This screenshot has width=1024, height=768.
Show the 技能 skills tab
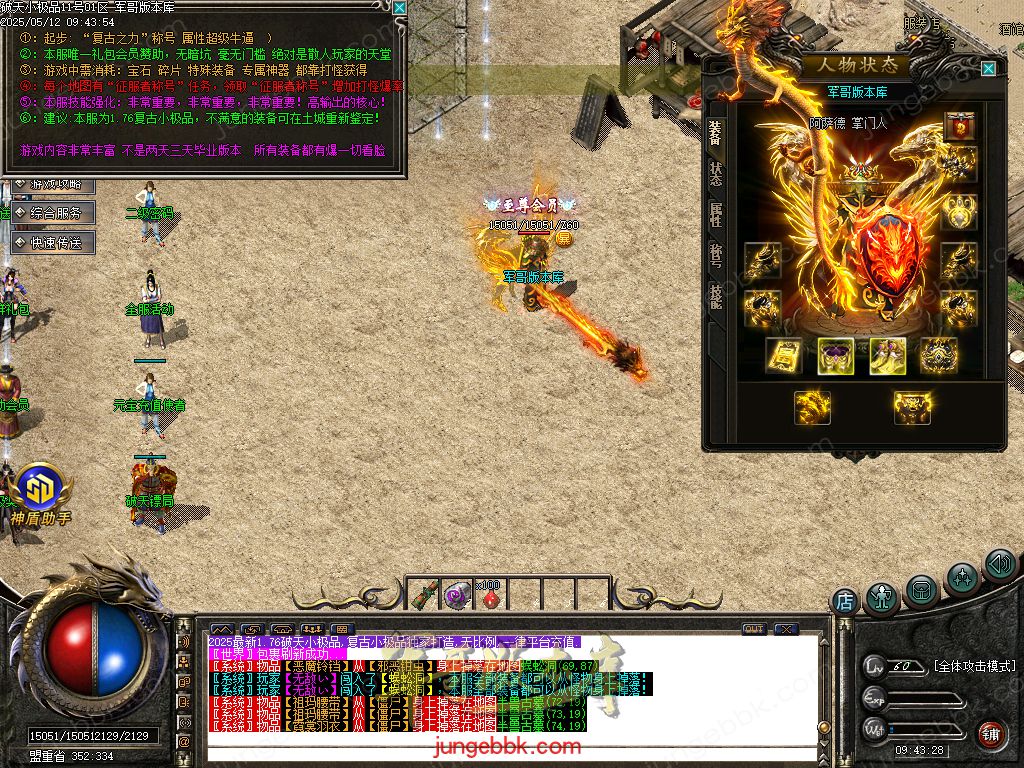(x=716, y=297)
